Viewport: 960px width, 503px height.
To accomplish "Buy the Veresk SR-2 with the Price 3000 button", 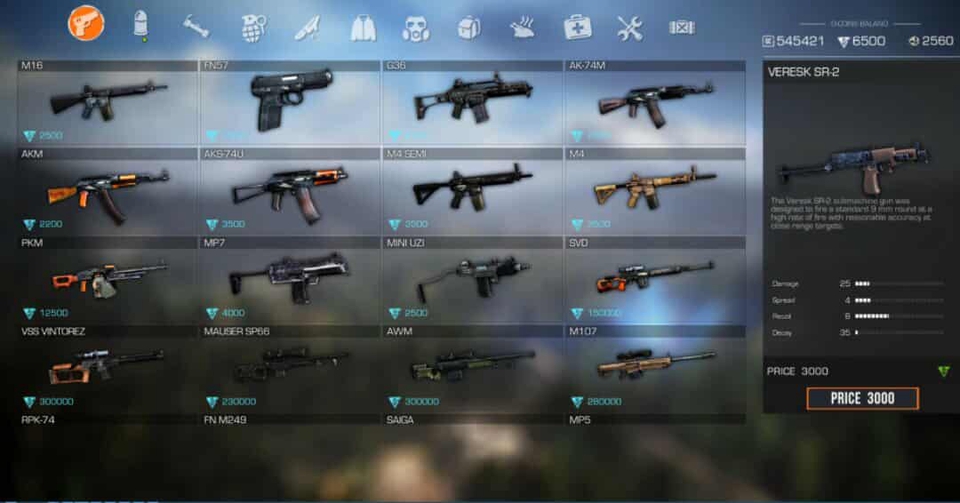I will coord(862,398).
